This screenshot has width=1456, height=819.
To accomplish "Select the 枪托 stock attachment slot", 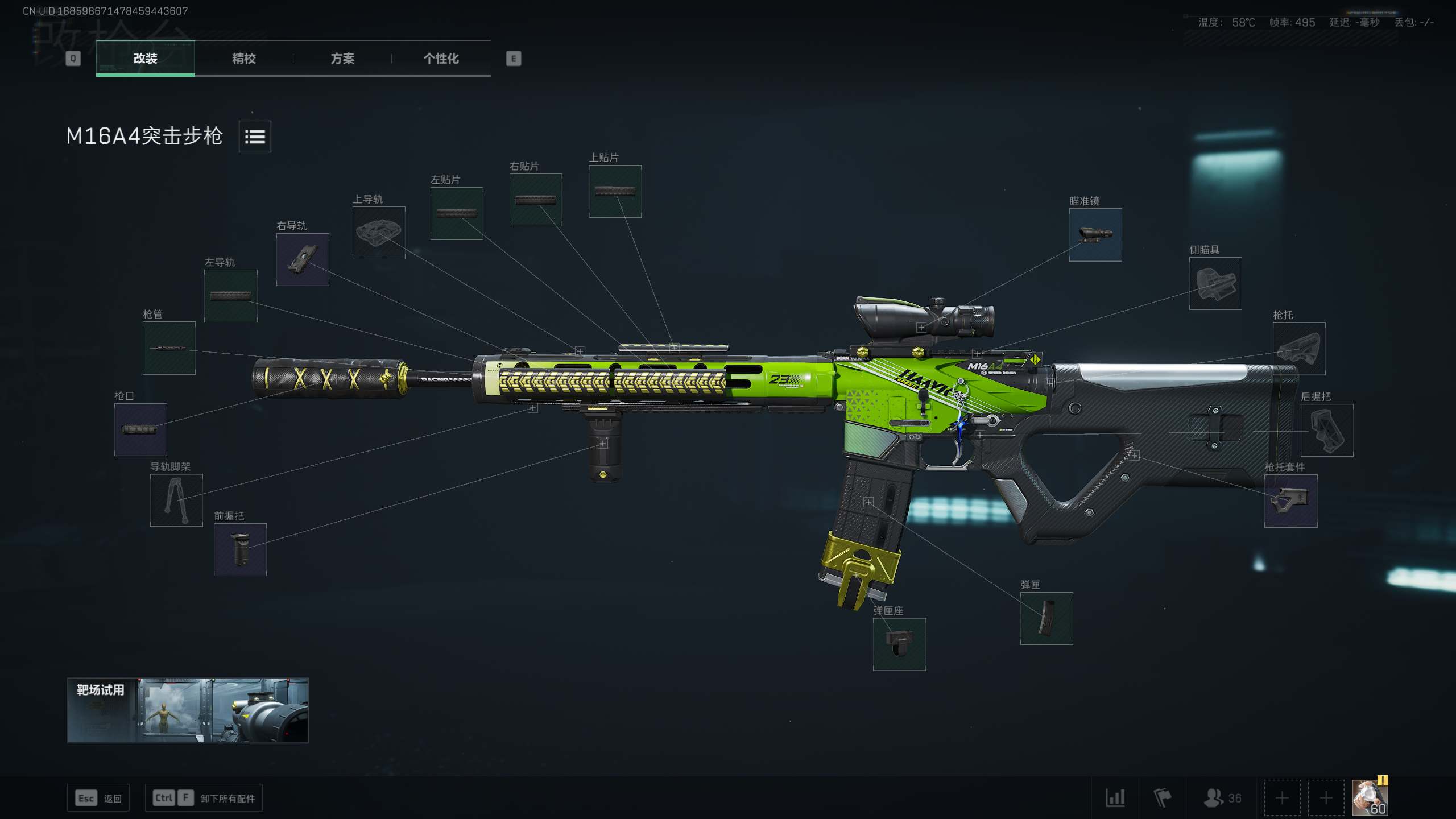I will click(1300, 349).
